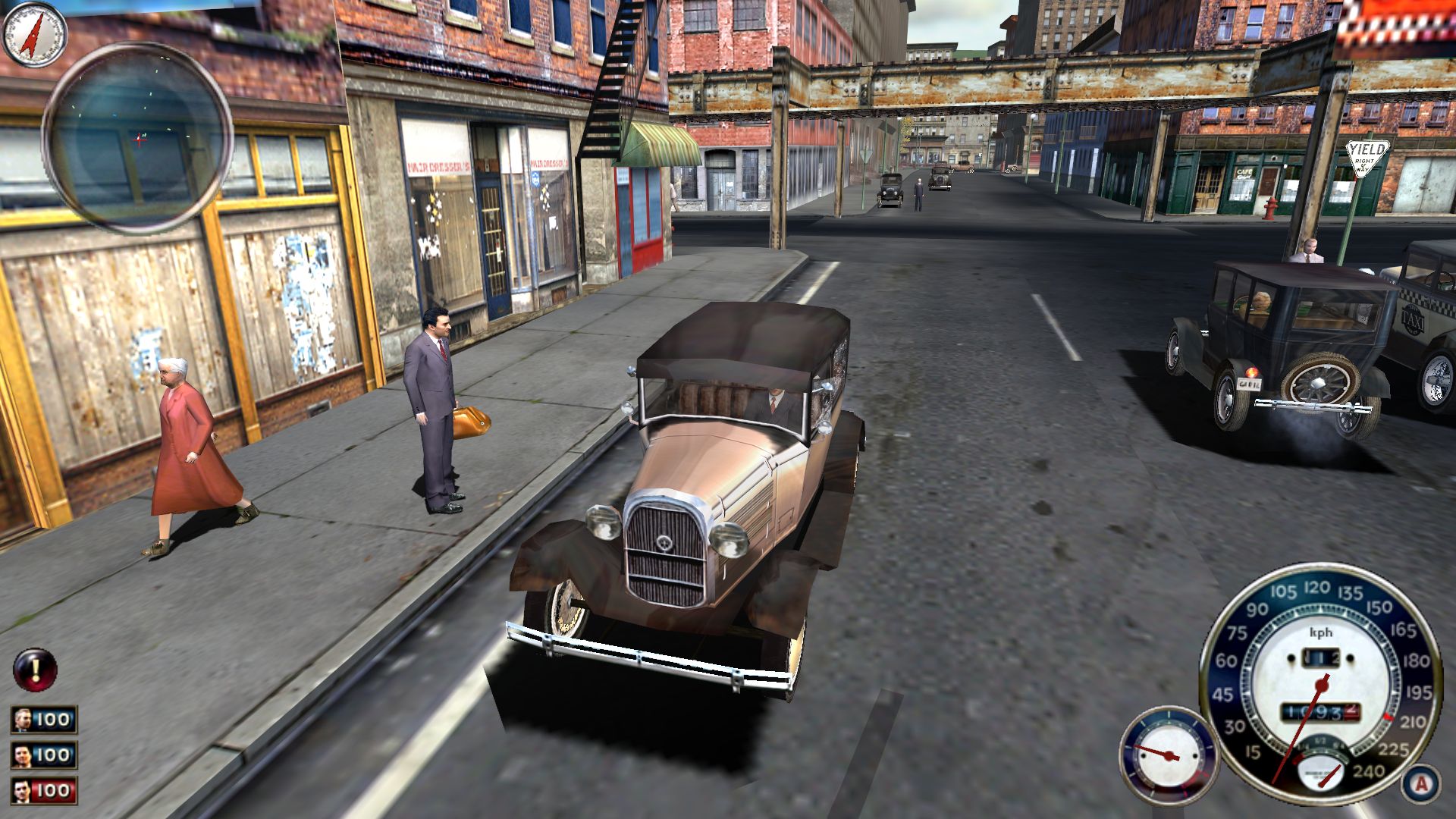Click the kph label on the speedometer
This screenshot has height=819, width=1456.
coord(1321,633)
